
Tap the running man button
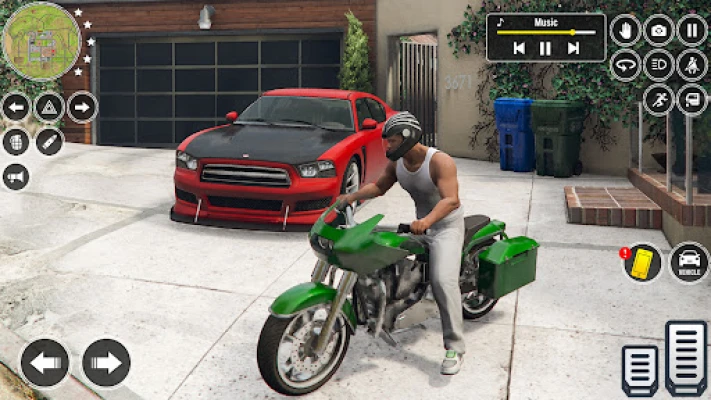(x=659, y=99)
